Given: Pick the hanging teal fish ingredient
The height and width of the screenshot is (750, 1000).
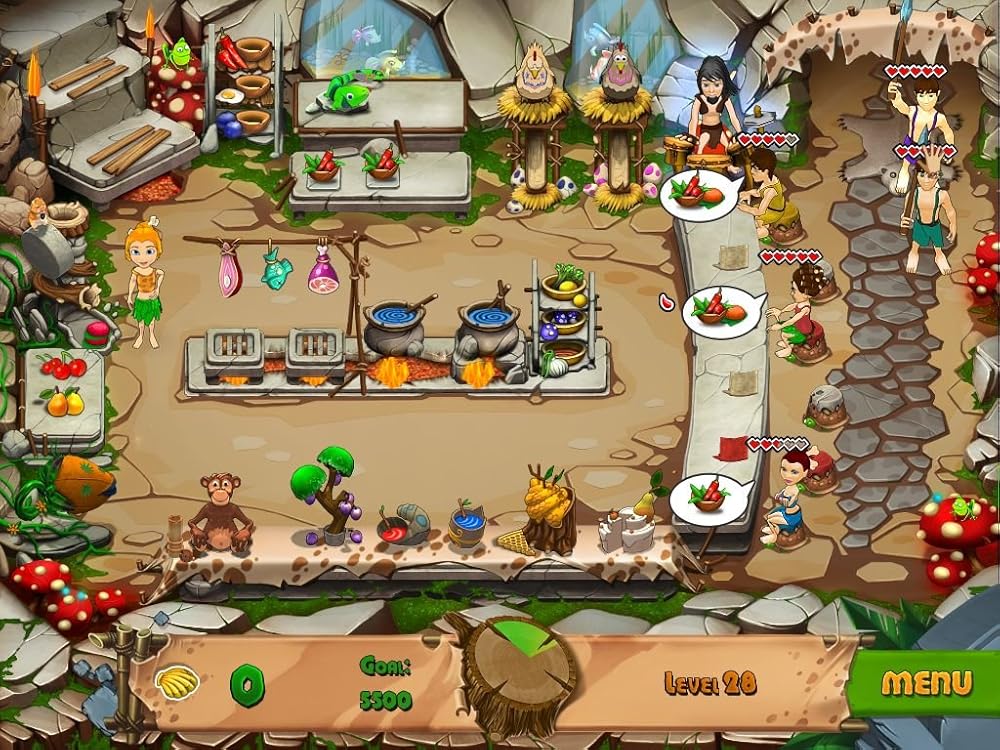Looking at the screenshot, I should pyautogui.click(x=276, y=269).
